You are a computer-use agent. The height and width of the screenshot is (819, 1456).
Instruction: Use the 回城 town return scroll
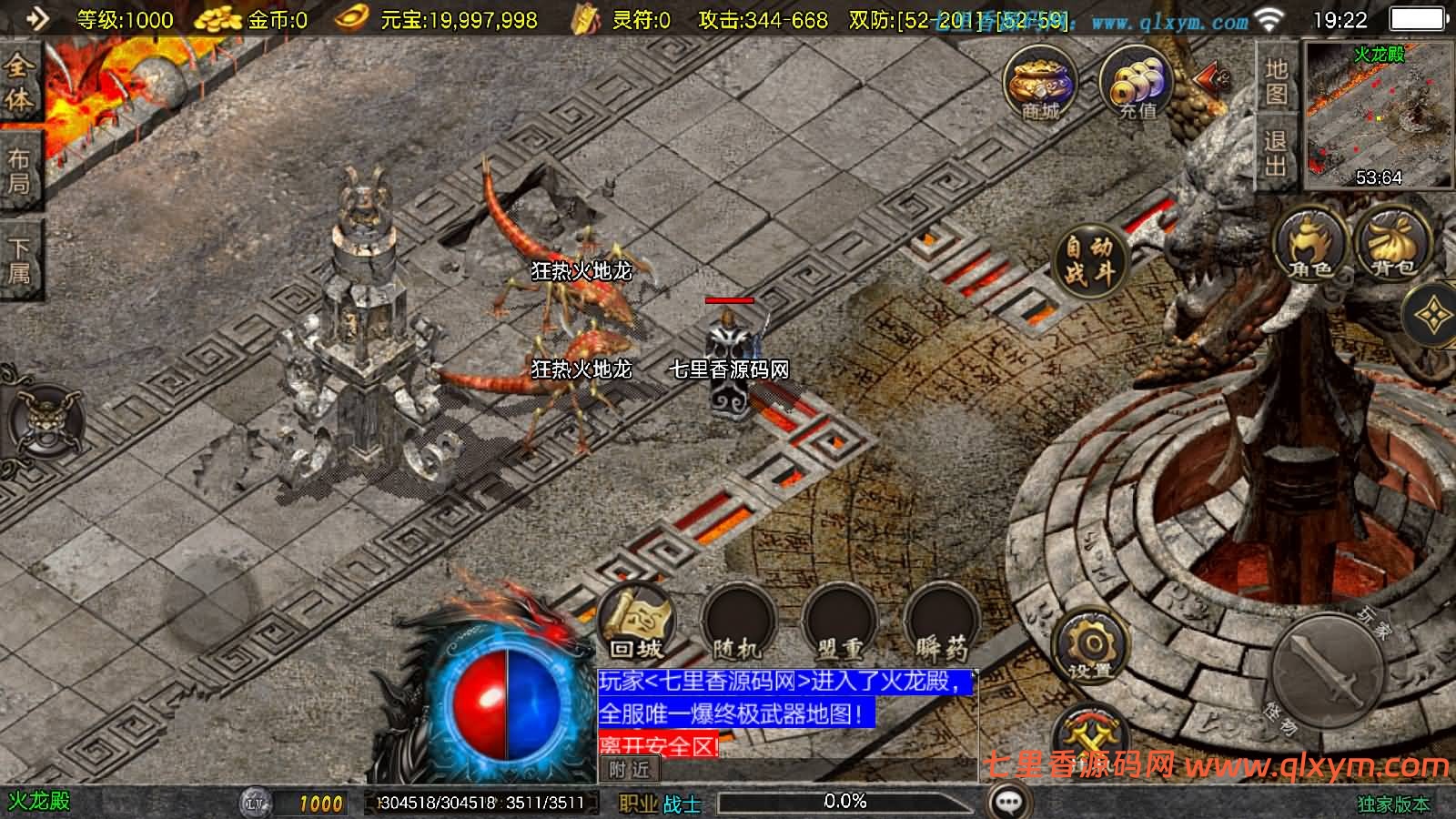point(637,622)
